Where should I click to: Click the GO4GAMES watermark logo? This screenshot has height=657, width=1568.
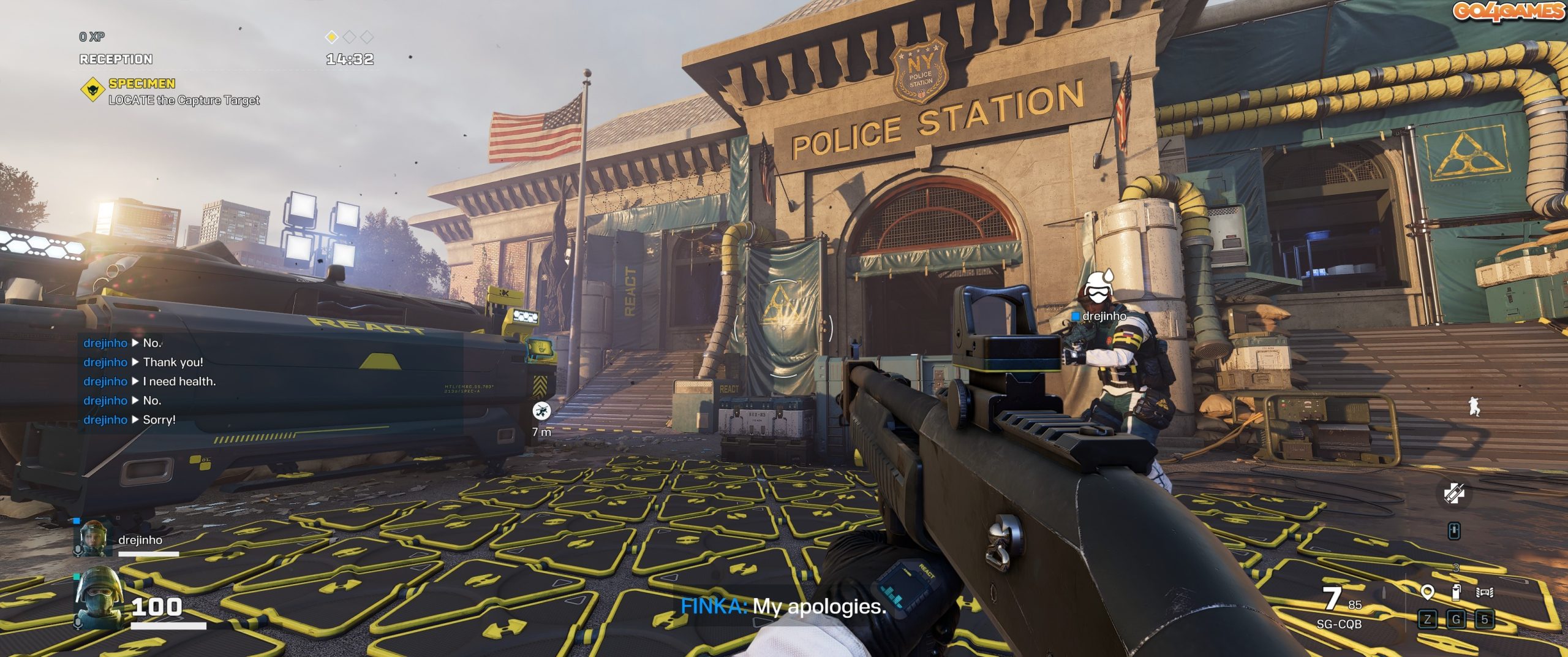1508,12
